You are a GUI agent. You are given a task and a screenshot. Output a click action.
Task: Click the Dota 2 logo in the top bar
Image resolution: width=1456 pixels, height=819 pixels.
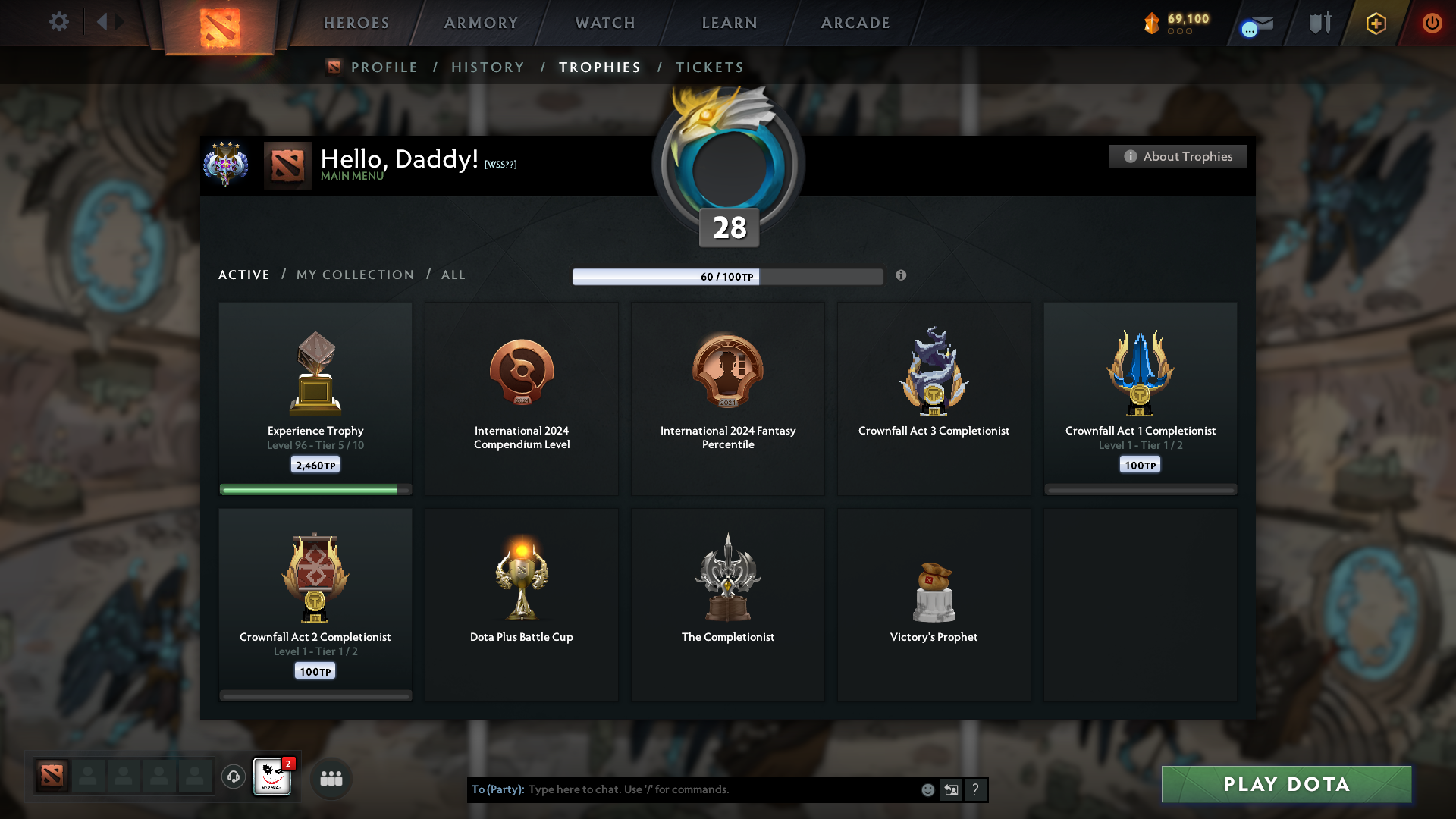[x=220, y=25]
